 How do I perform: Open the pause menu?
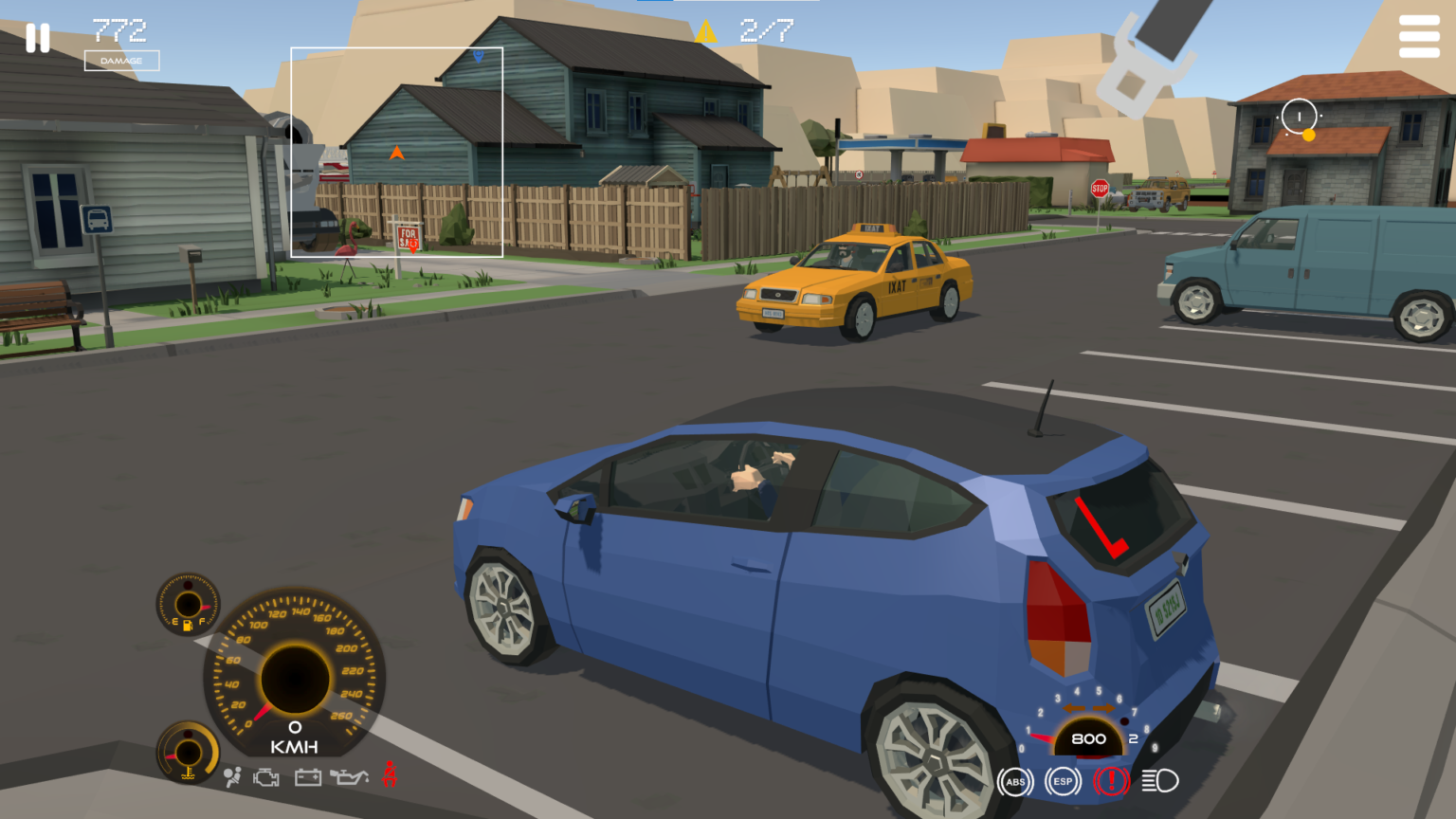[38, 36]
